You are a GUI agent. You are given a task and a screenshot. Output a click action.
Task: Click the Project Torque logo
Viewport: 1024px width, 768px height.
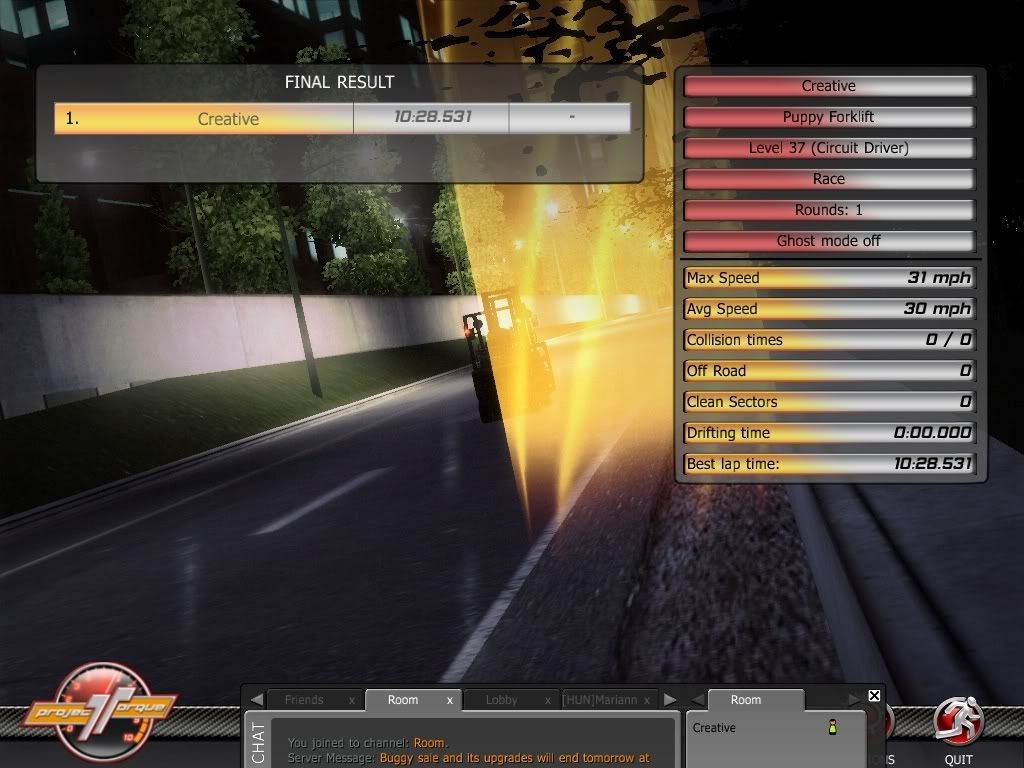click(x=100, y=711)
